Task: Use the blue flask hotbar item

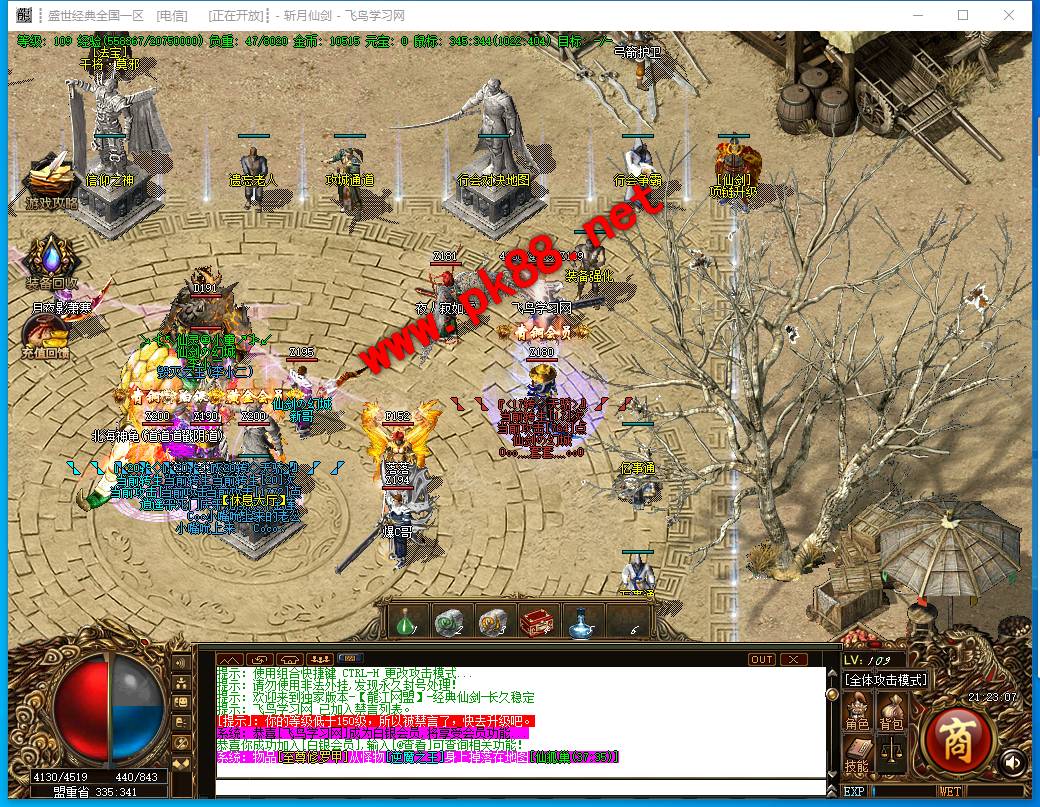Action: click(580, 622)
